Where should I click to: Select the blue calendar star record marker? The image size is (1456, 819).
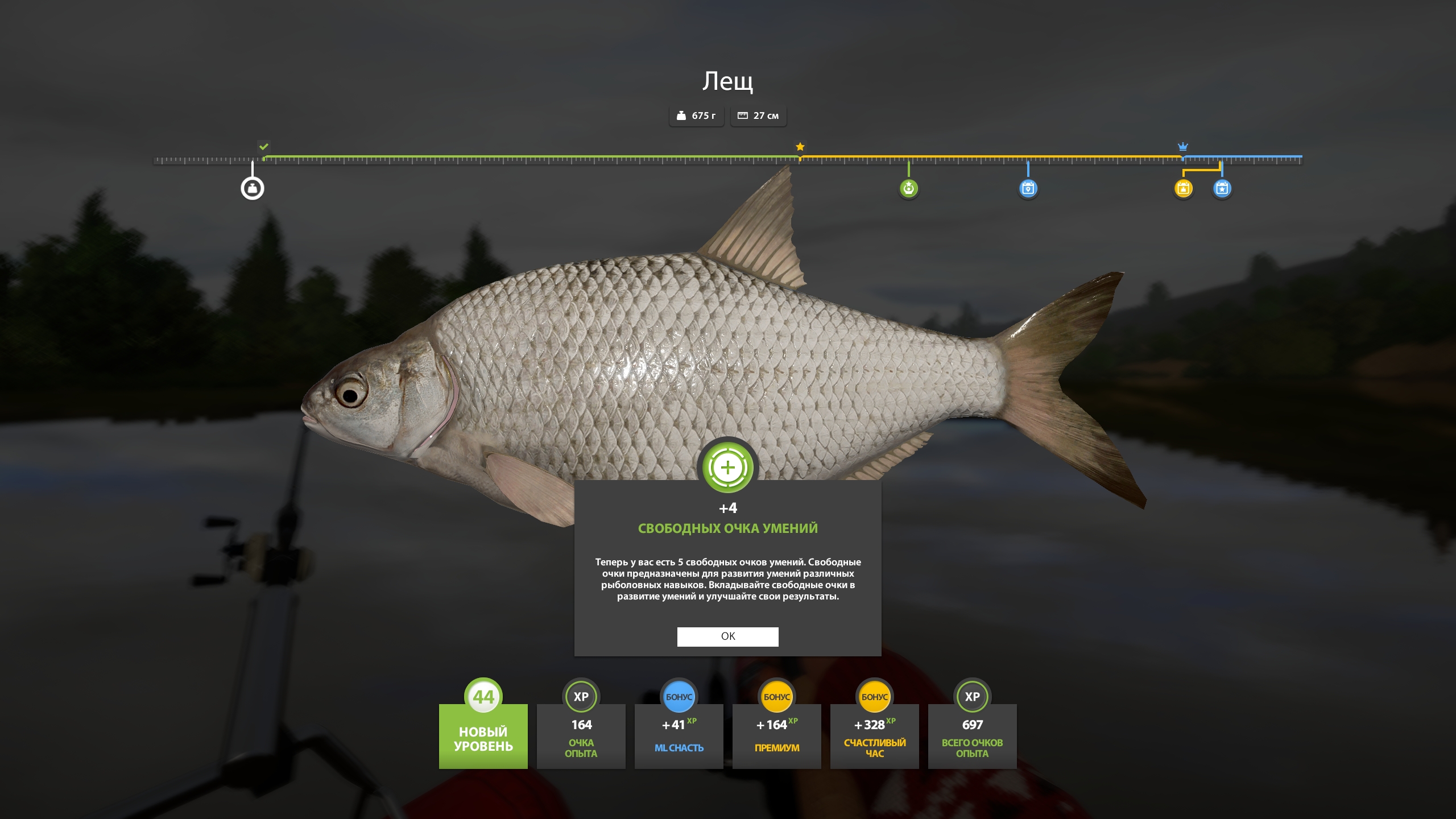[1222, 188]
